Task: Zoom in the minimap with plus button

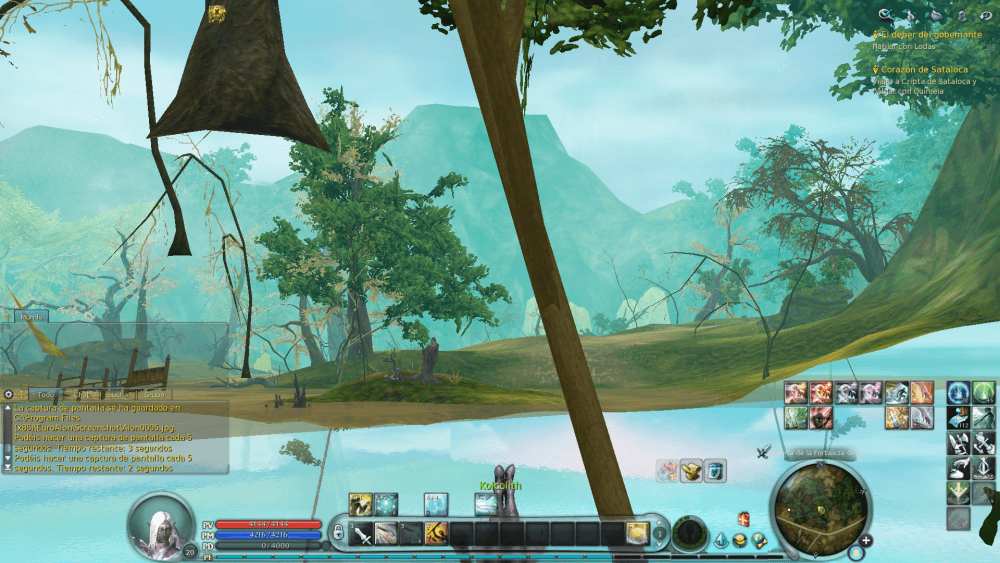Action: pos(866,541)
